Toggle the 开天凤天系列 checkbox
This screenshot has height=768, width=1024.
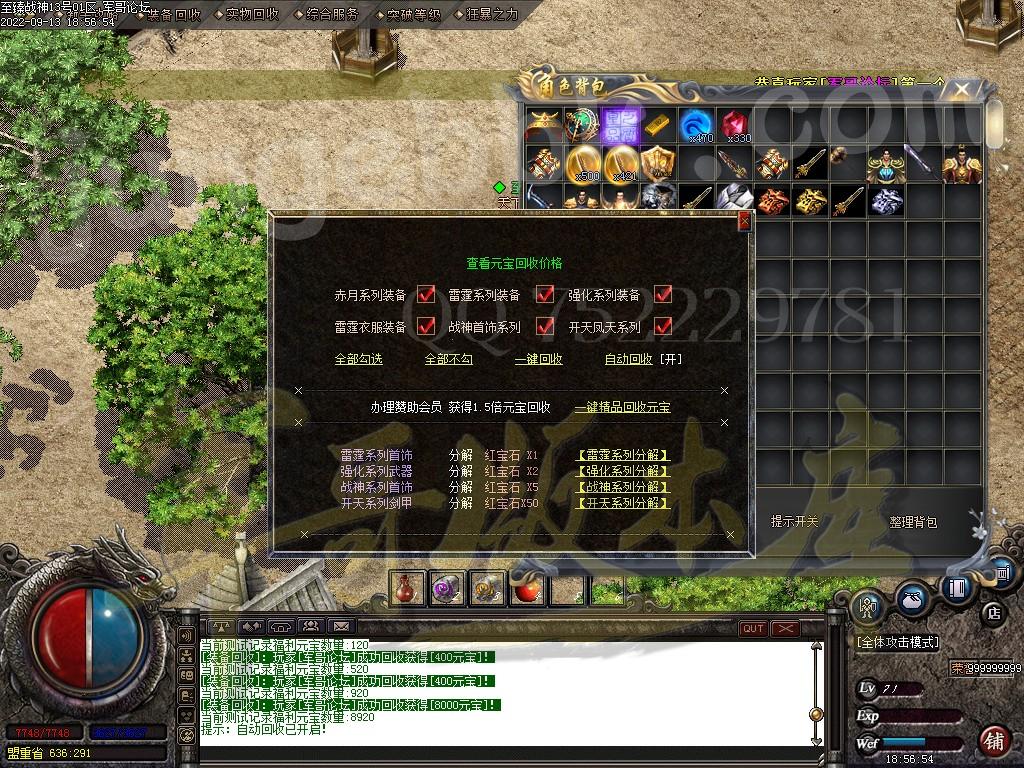click(x=663, y=326)
